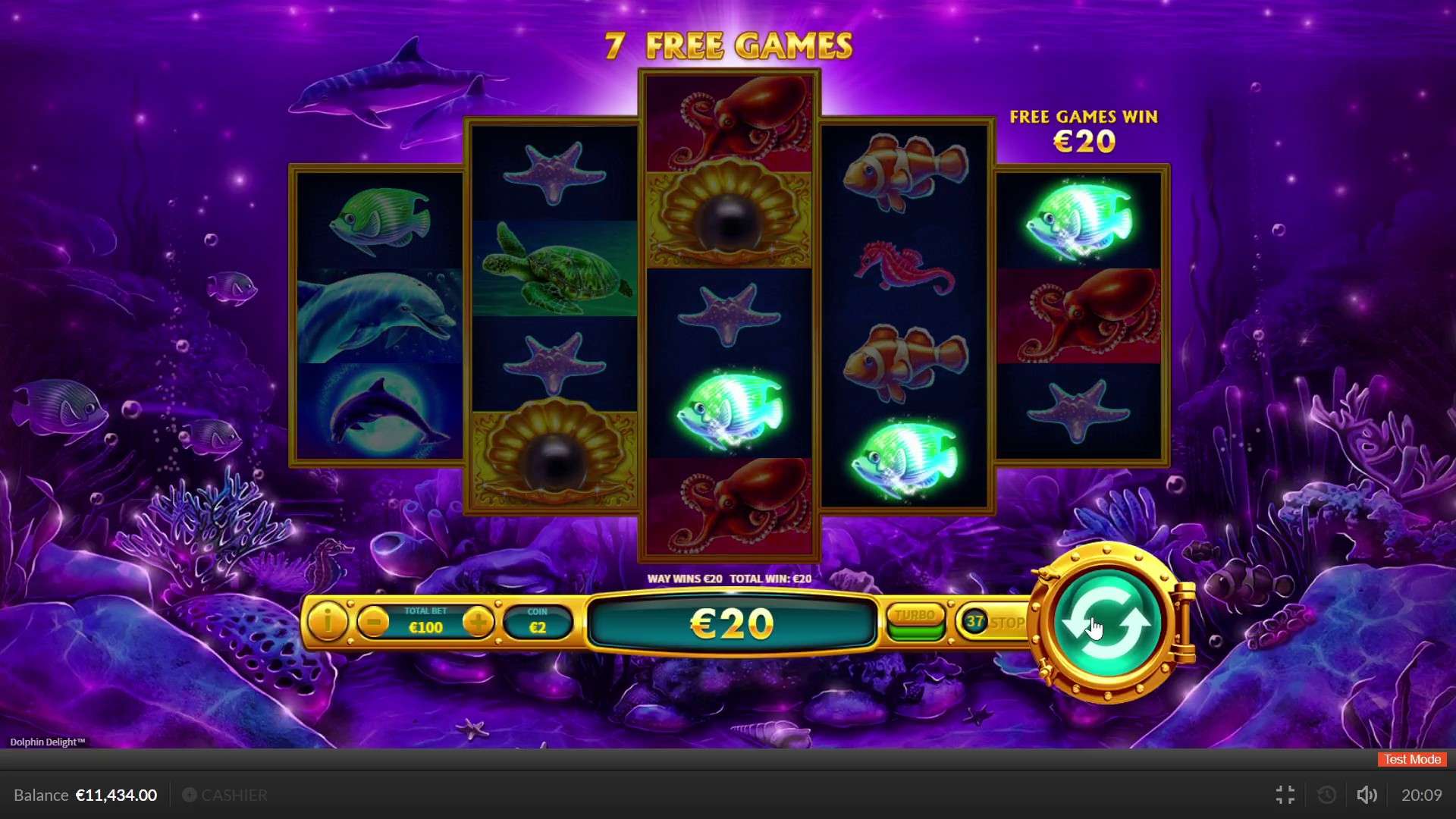Toggle Turbo mode on
1456x819 pixels.
coord(915,616)
